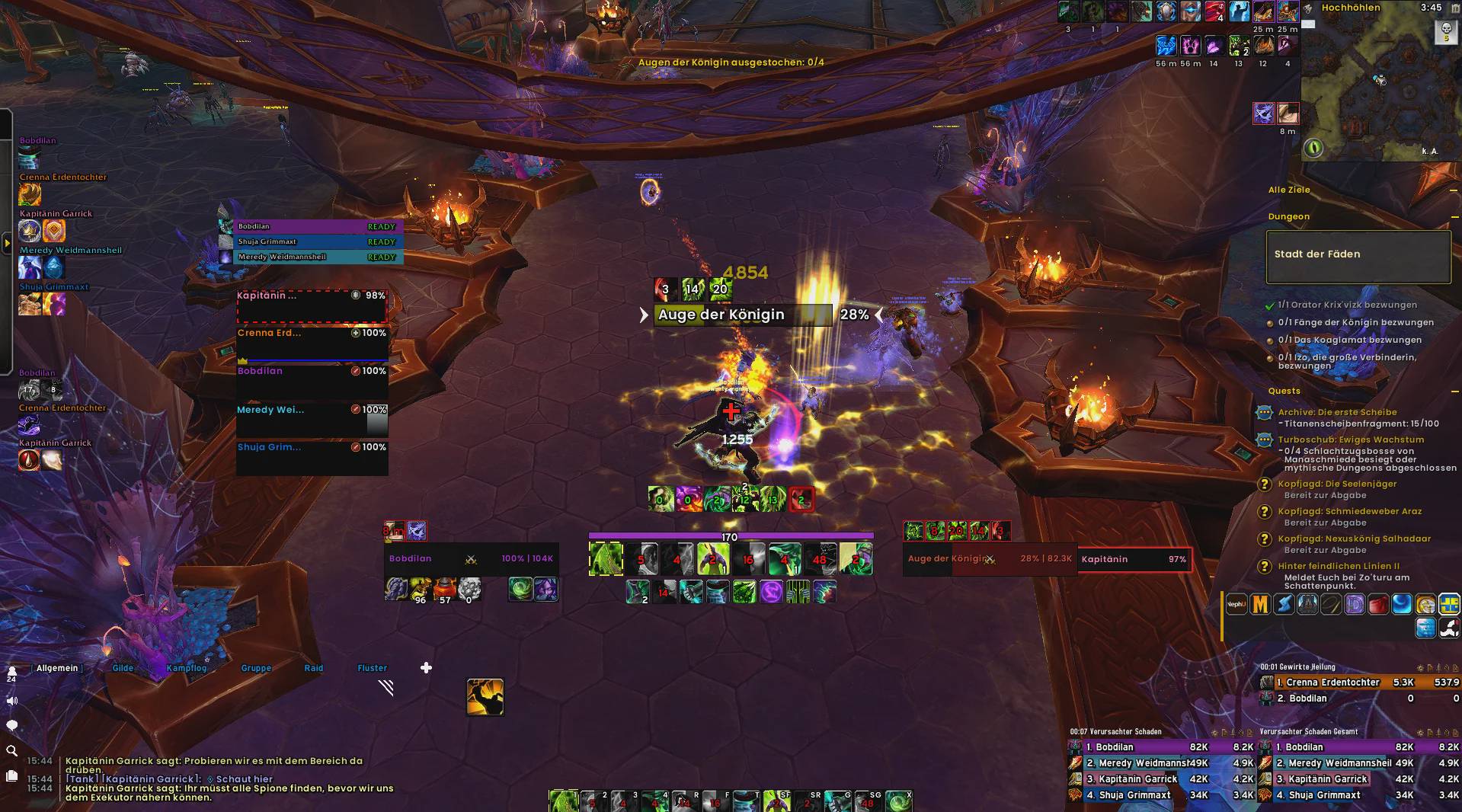This screenshot has width=1462, height=812.
Task: Target the Auge der Königin nameplate
Action: 743,315
